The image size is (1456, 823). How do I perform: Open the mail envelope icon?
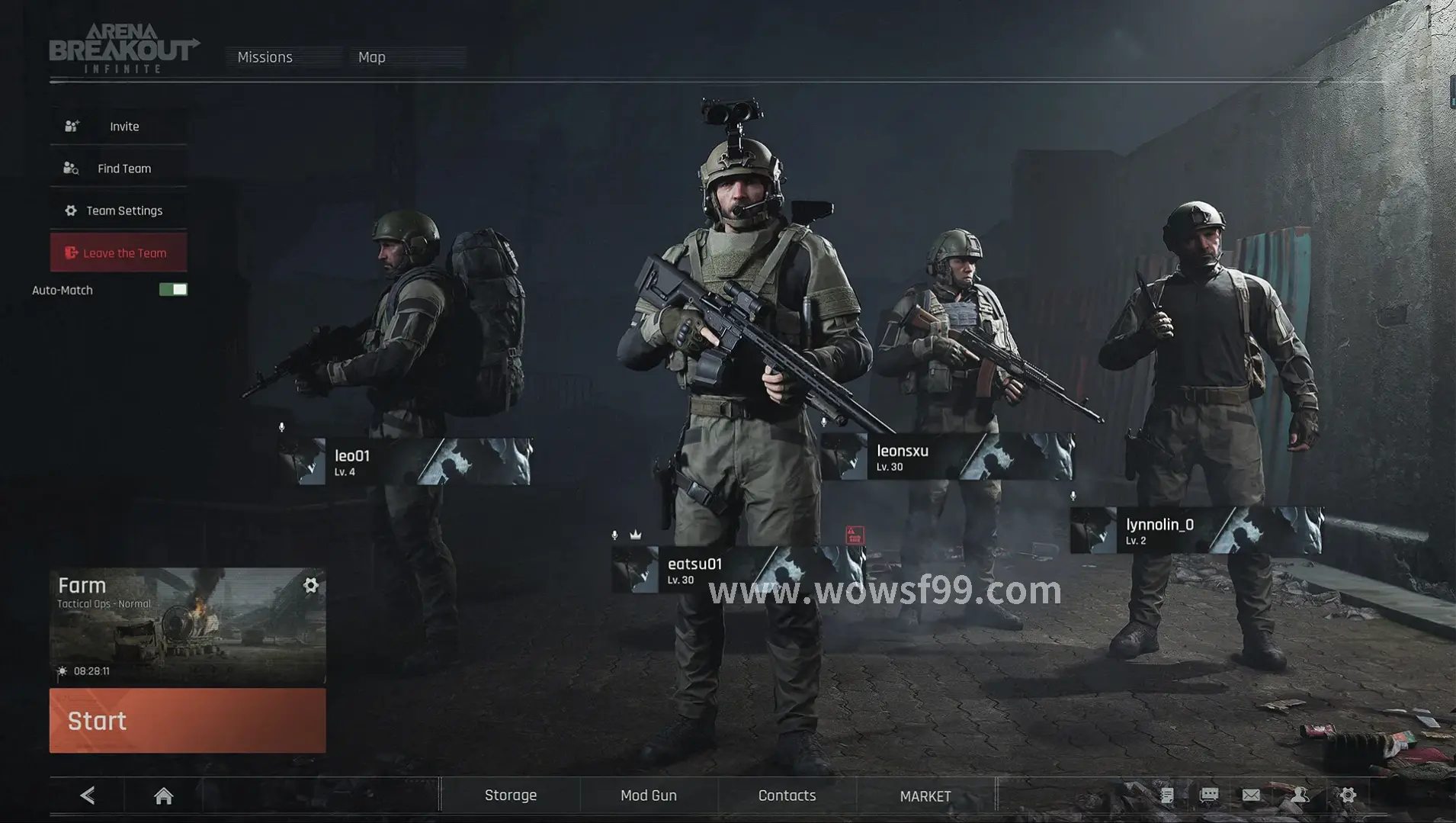(1251, 796)
